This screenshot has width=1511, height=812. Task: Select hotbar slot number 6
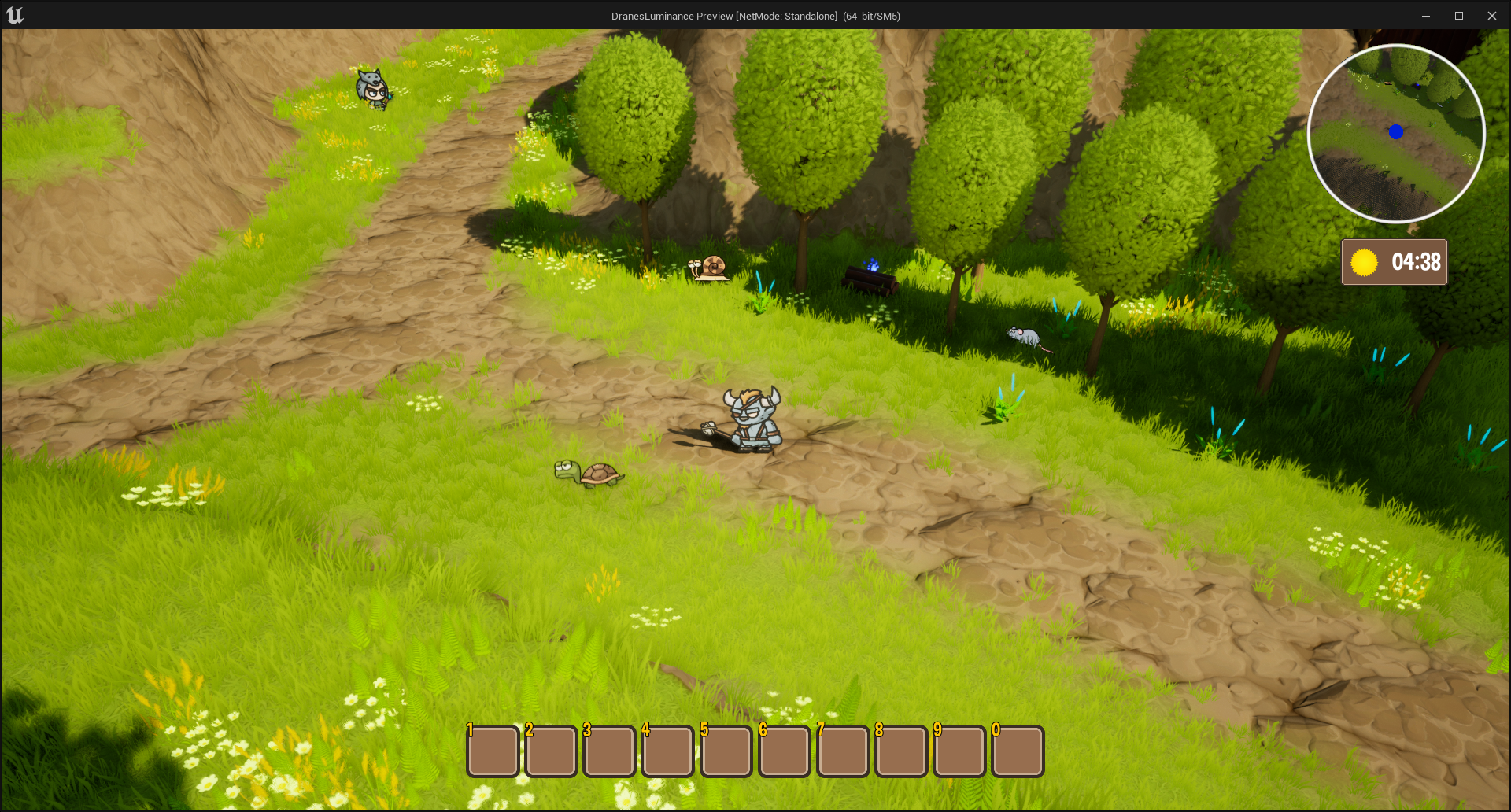[785, 751]
